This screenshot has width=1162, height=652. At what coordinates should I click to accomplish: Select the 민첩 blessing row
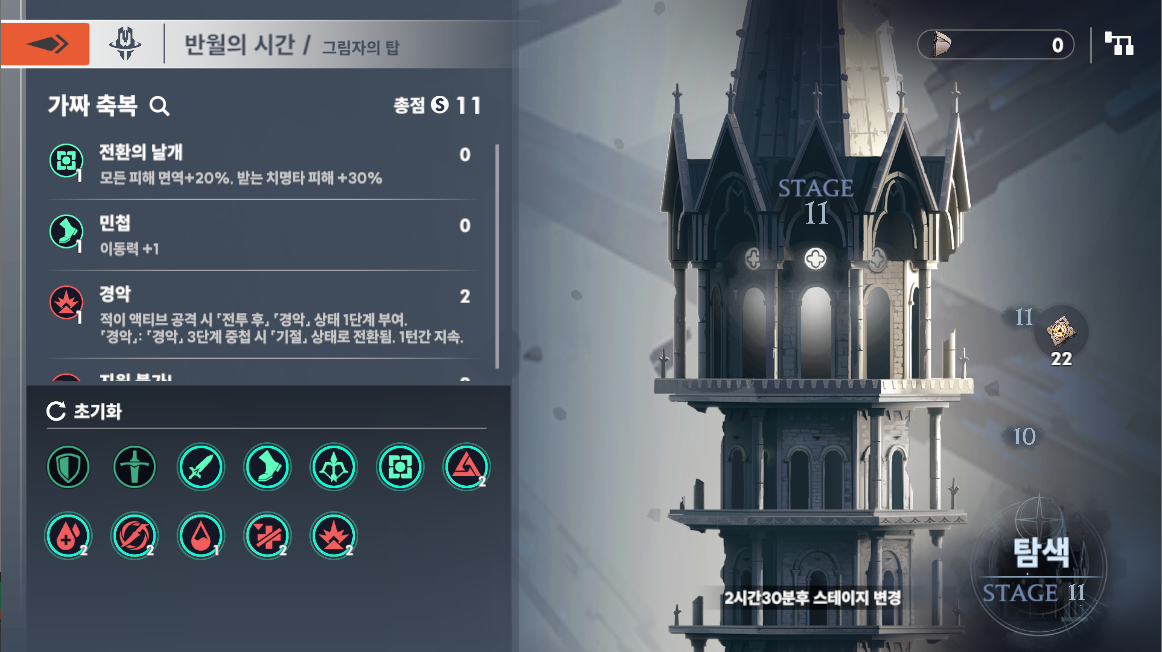[260, 235]
